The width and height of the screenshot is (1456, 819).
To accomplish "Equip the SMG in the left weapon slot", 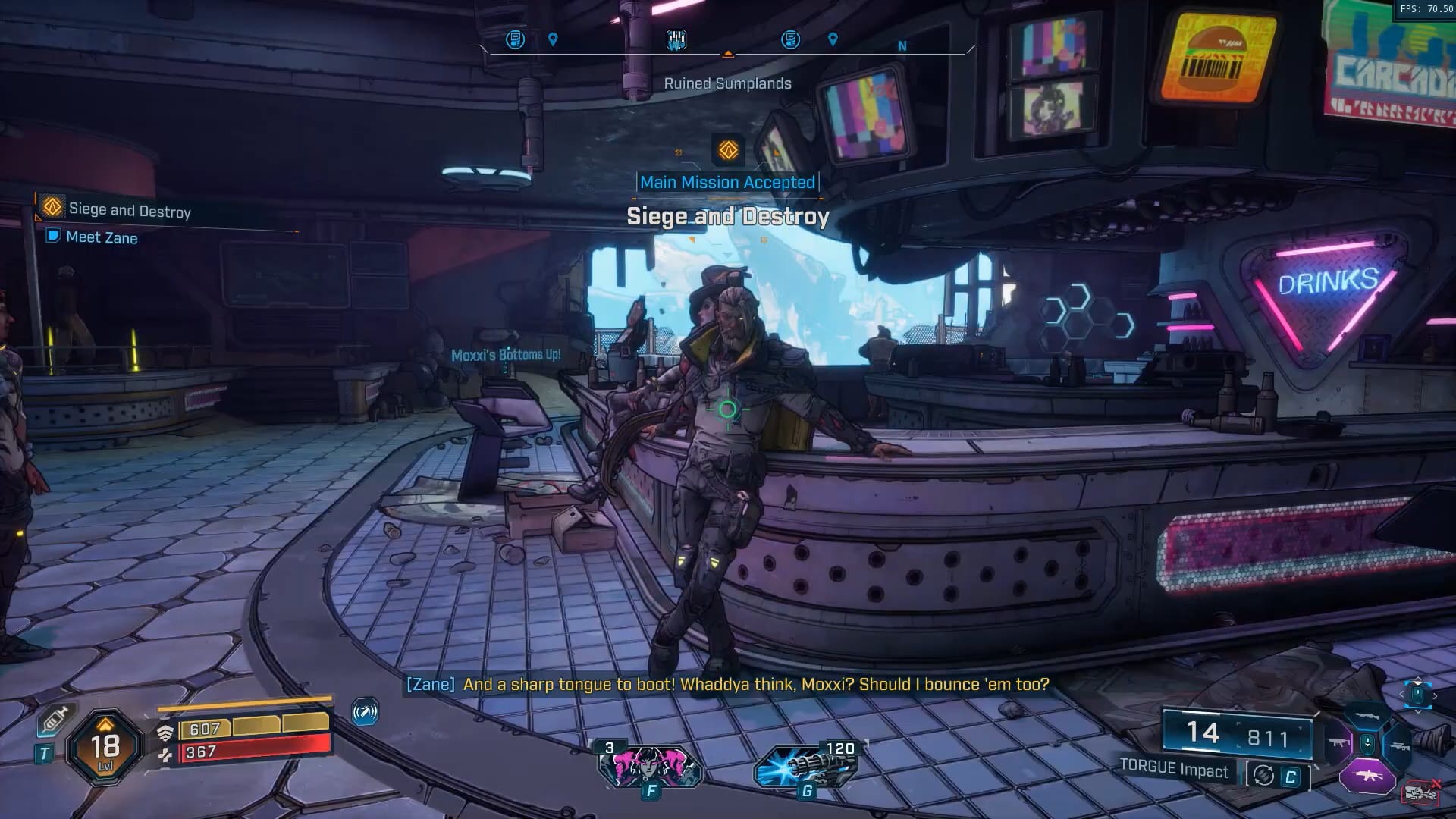I will coord(1337,744).
